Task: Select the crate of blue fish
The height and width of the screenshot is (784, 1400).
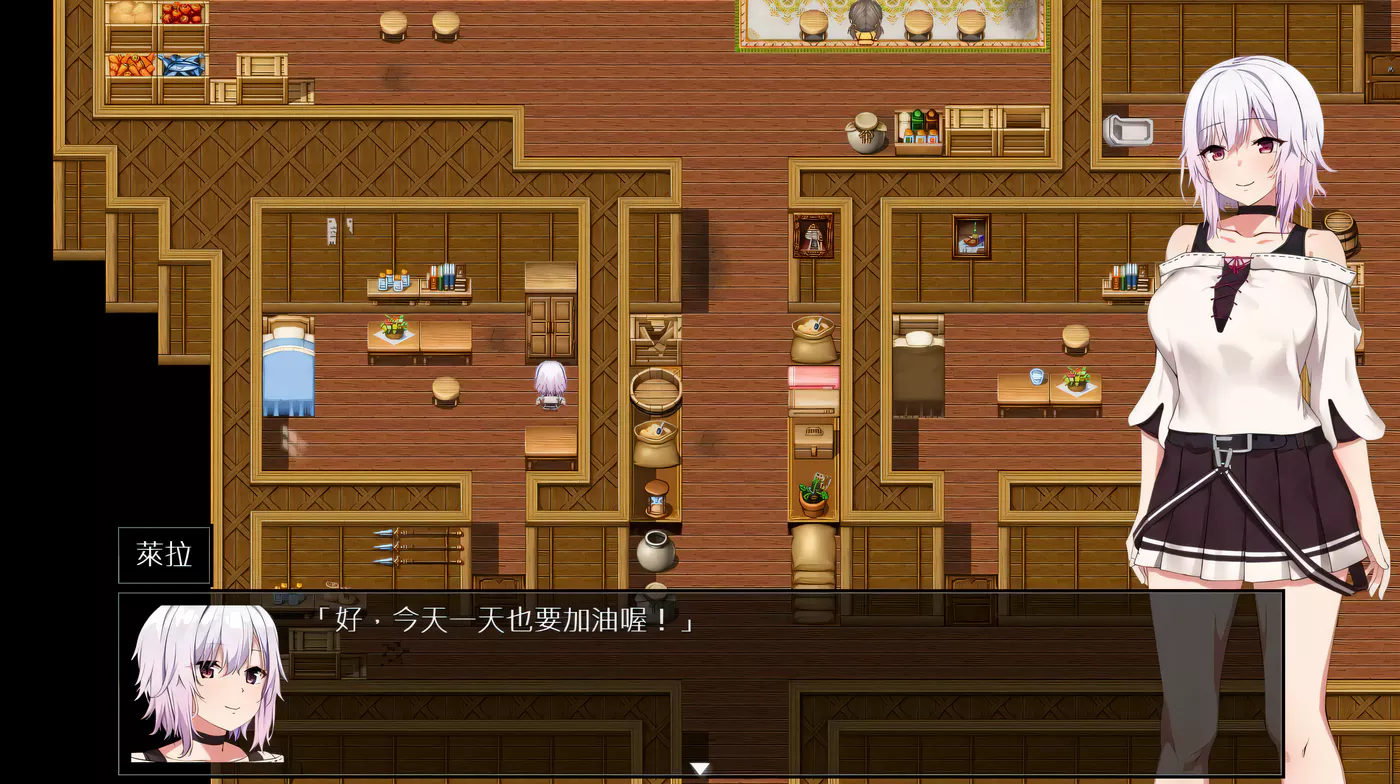Action: point(180,64)
